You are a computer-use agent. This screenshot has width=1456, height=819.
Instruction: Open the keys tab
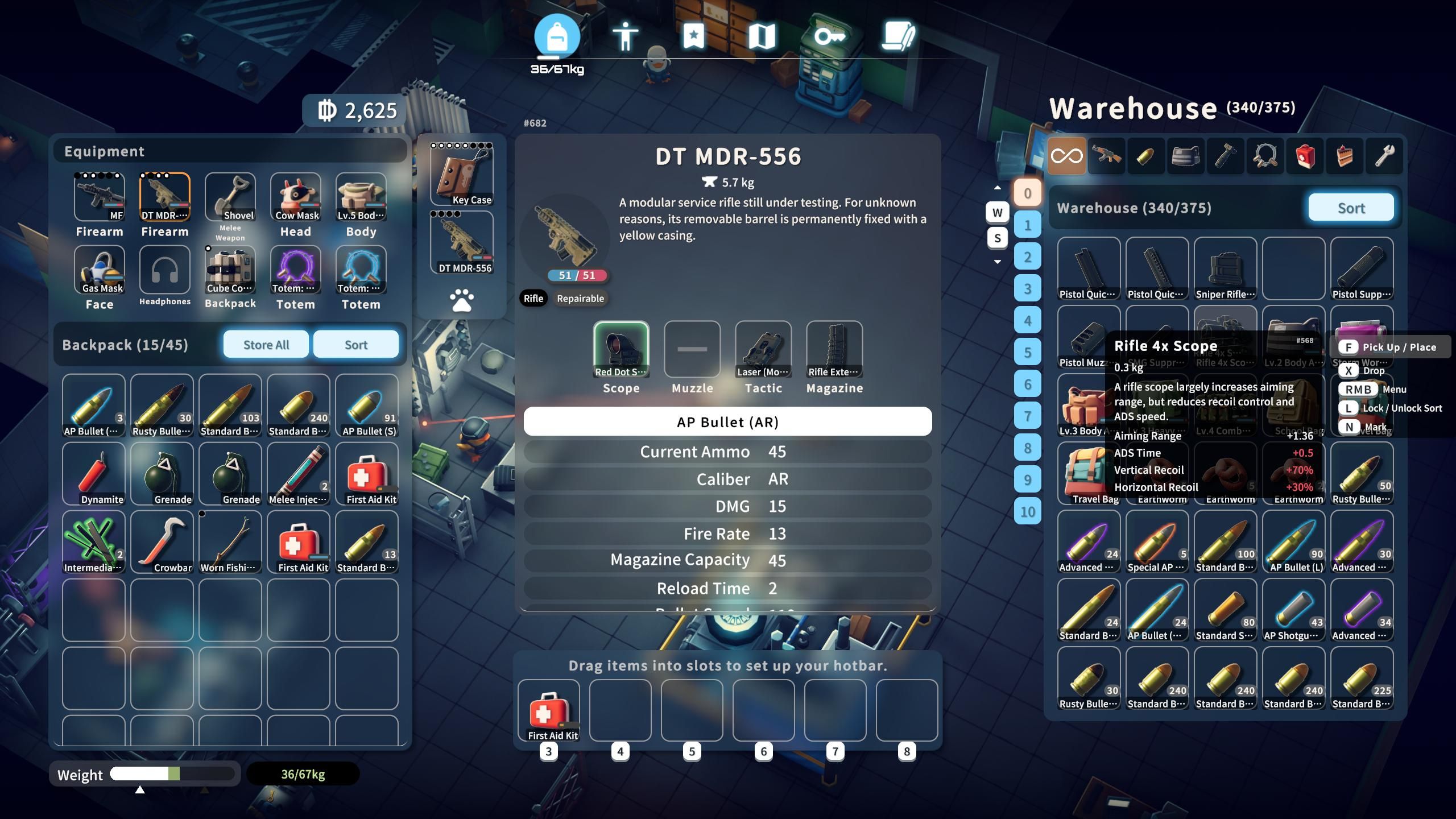pos(830,37)
